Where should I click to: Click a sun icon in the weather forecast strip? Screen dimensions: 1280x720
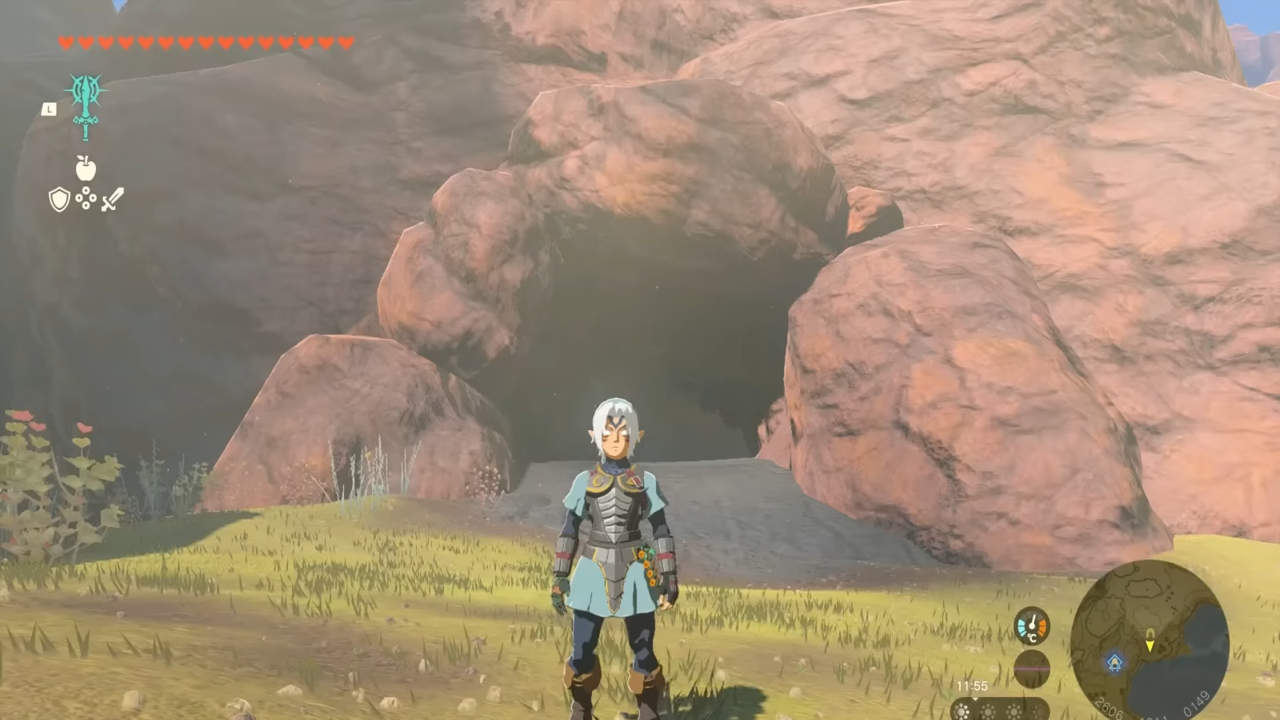(x=962, y=710)
